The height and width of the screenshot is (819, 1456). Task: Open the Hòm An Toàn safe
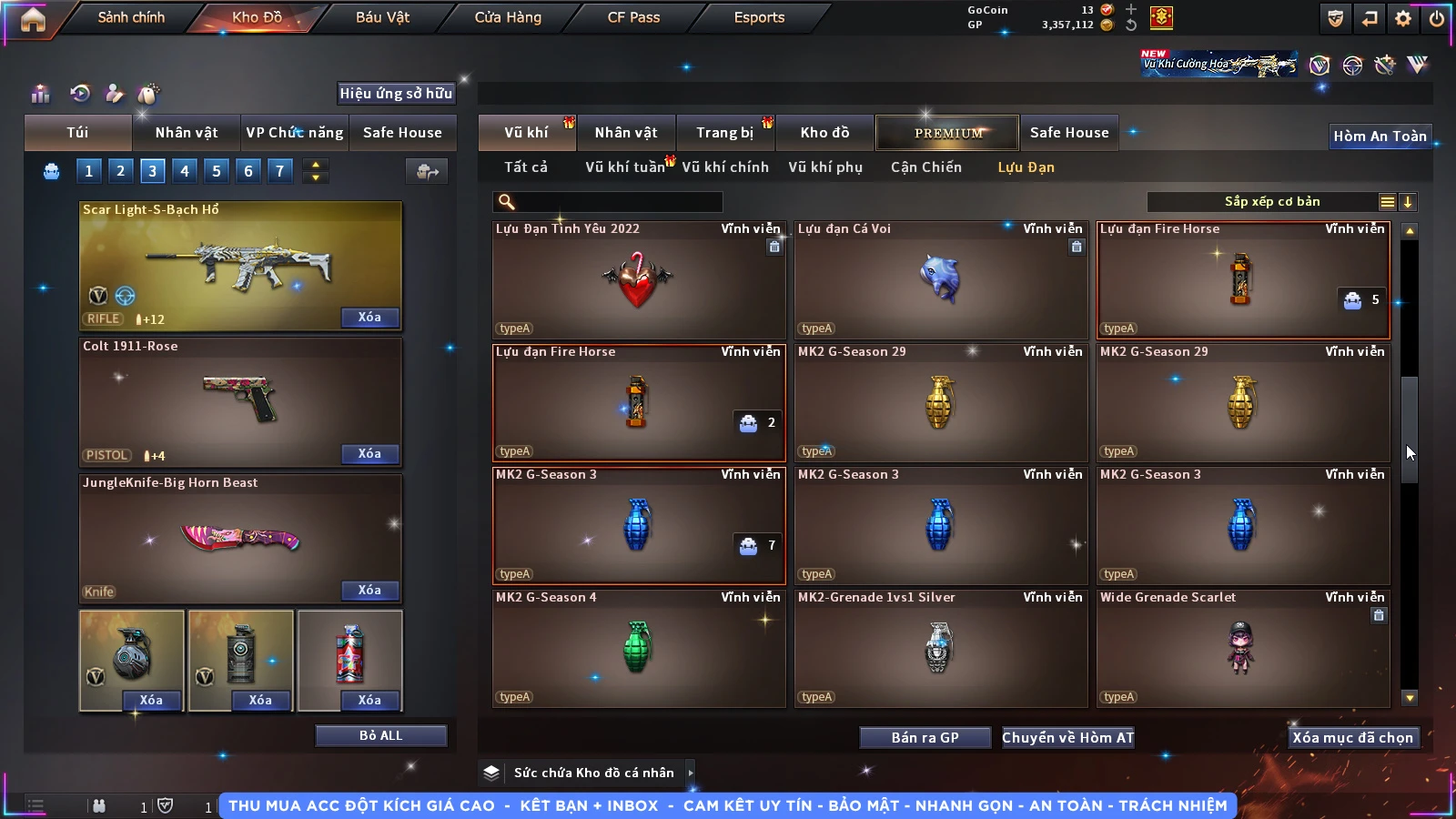(1380, 136)
